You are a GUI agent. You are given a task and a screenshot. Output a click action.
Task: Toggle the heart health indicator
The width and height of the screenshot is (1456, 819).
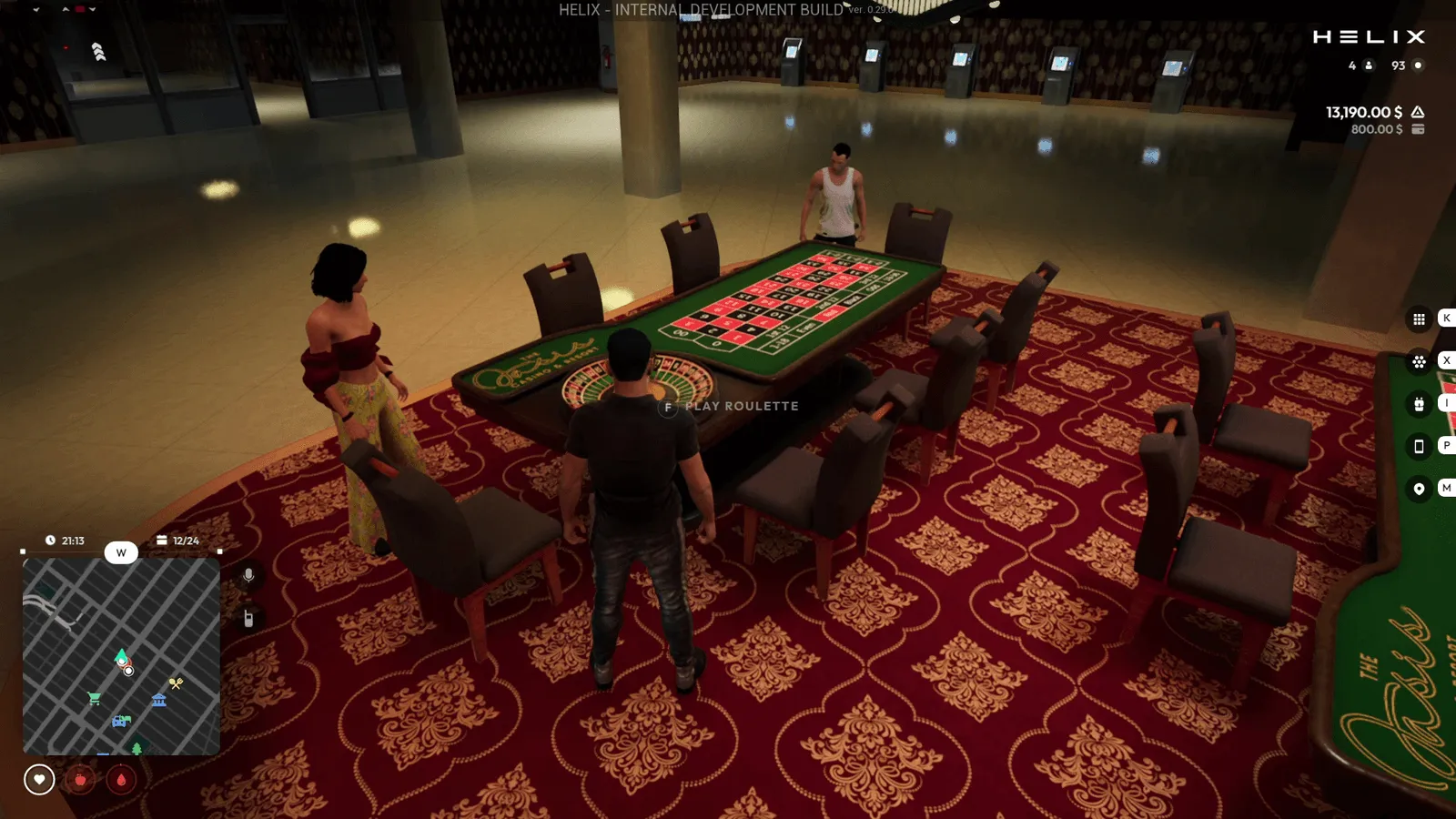pyautogui.click(x=38, y=780)
